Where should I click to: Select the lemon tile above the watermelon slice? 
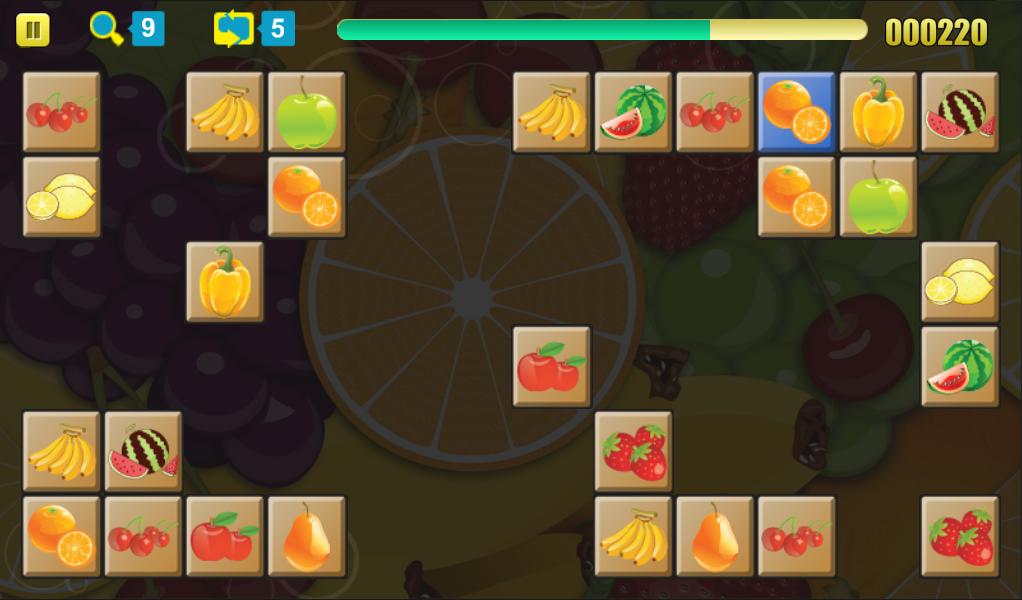(x=959, y=282)
